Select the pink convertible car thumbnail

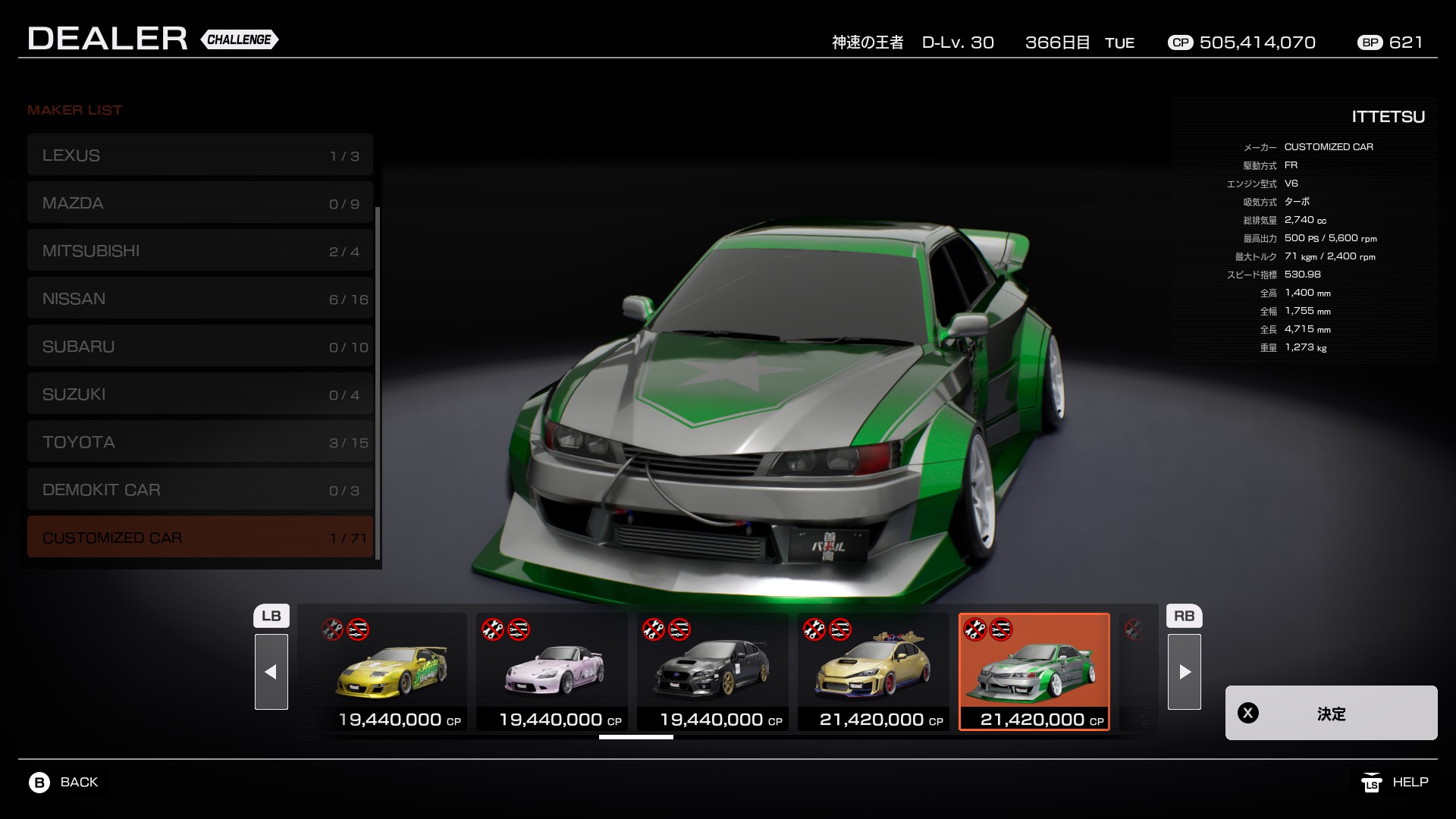552,672
